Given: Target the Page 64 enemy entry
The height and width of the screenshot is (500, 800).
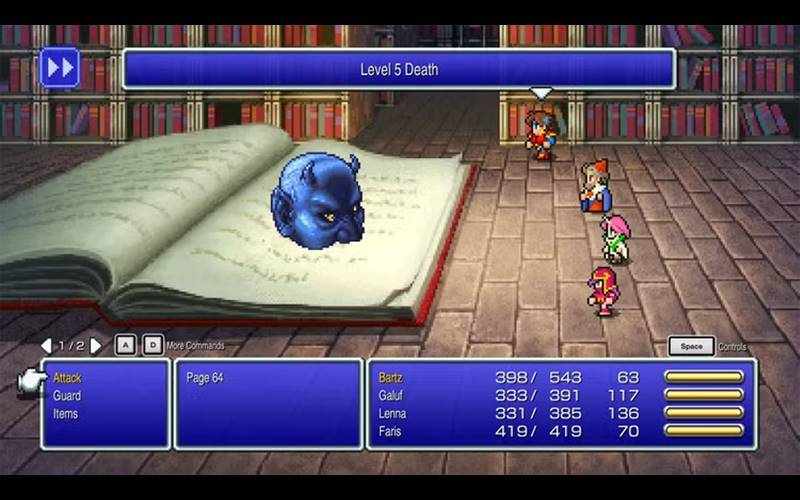Looking at the screenshot, I should [205, 378].
